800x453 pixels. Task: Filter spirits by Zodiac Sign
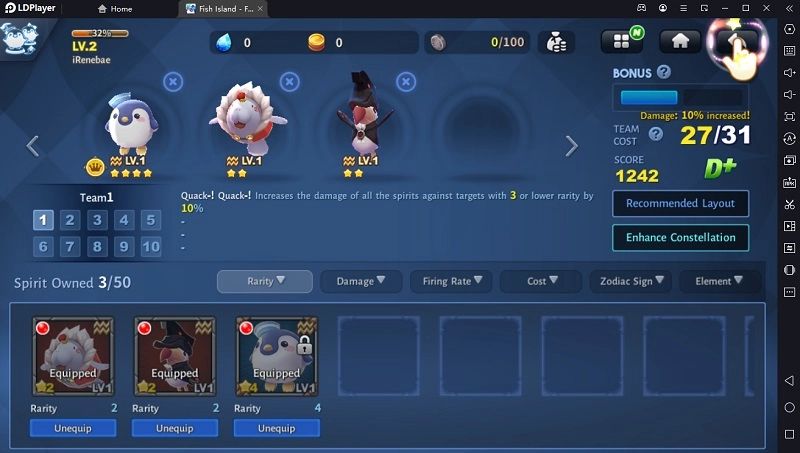point(630,282)
